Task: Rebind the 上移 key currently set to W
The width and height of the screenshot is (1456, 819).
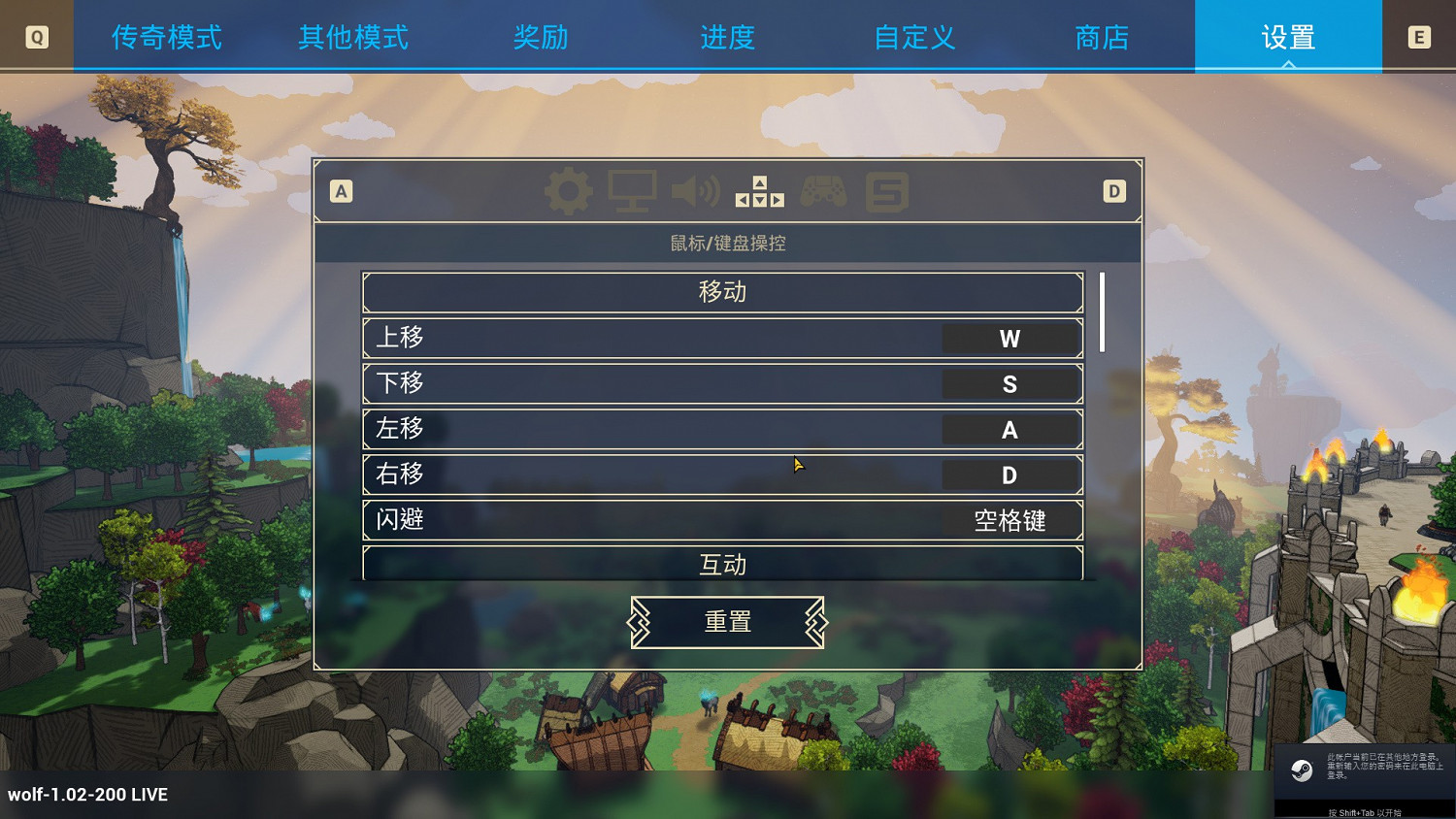Action: click(x=1009, y=338)
